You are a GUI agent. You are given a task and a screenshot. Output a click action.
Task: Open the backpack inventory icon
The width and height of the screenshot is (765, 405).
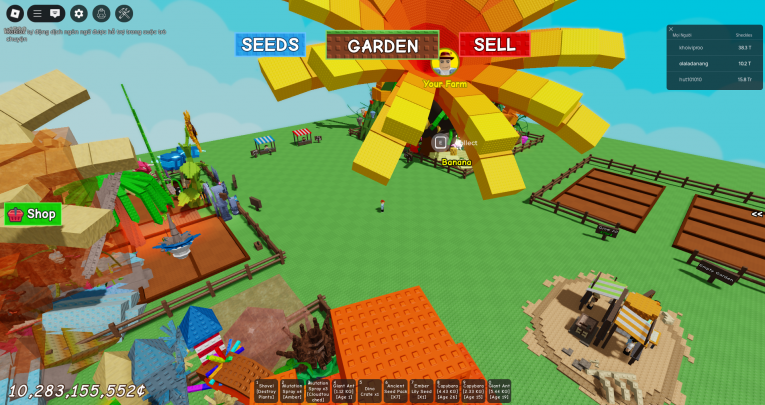(x=101, y=14)
